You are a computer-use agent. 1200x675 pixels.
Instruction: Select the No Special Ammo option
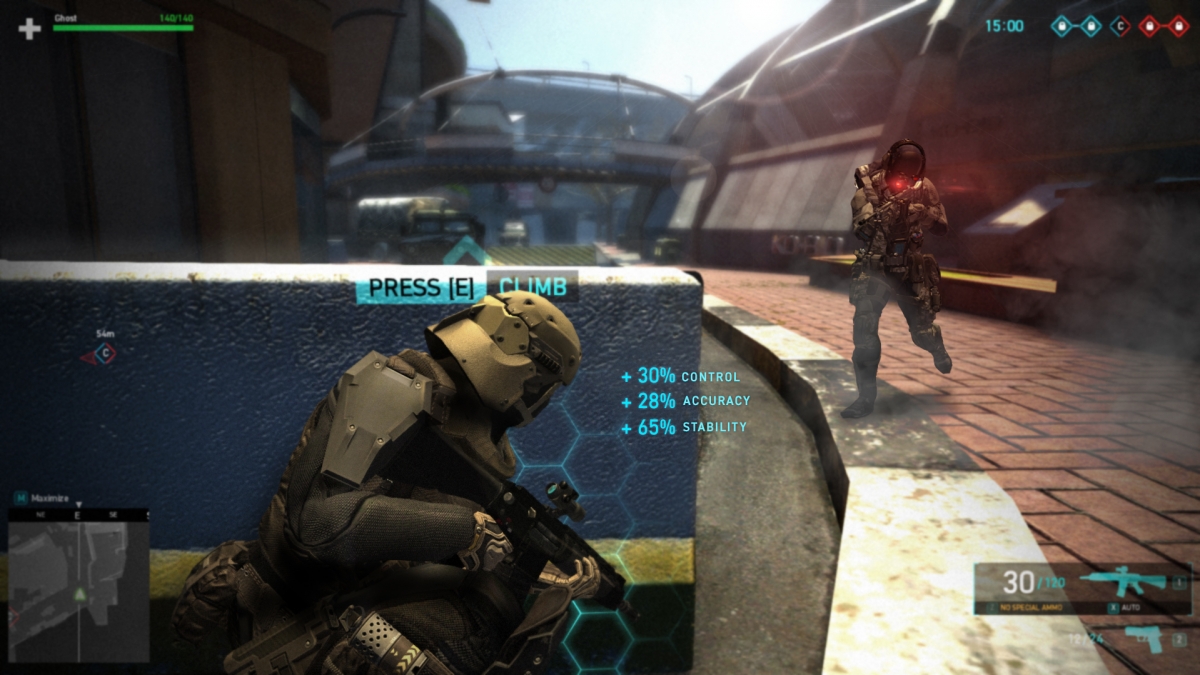[1031, 607]
